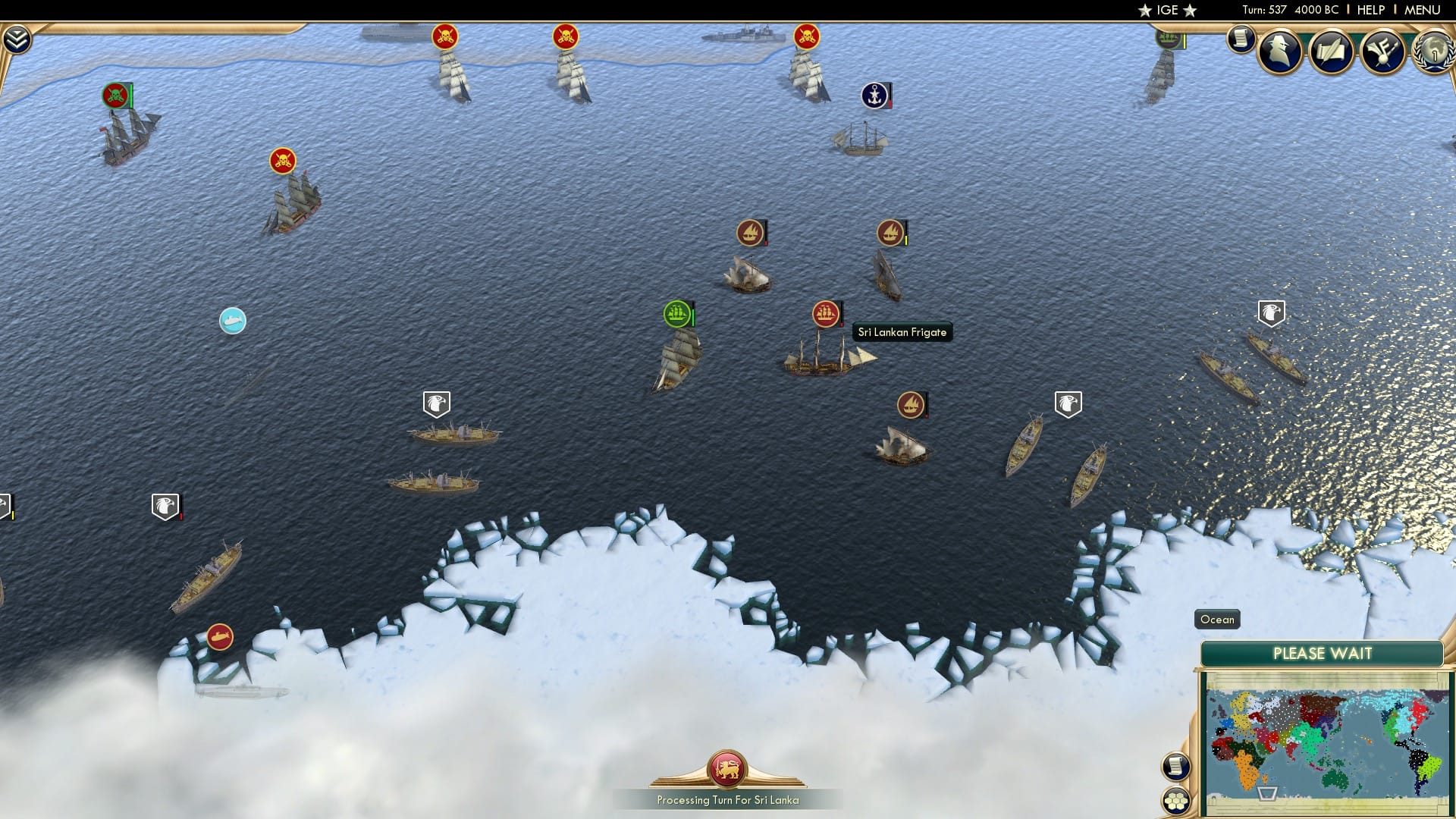Click the anchor flag naval unit
This screenshot has width=1456, height=819.
pos(876,96)
